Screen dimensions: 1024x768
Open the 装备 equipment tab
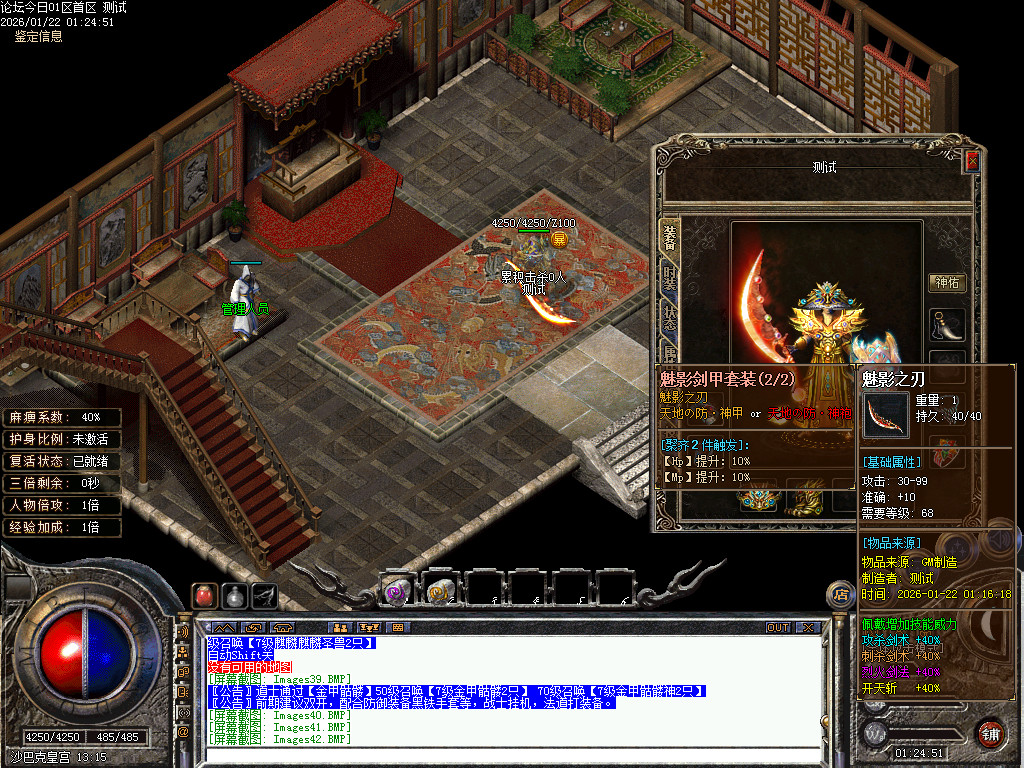[670, 242]
